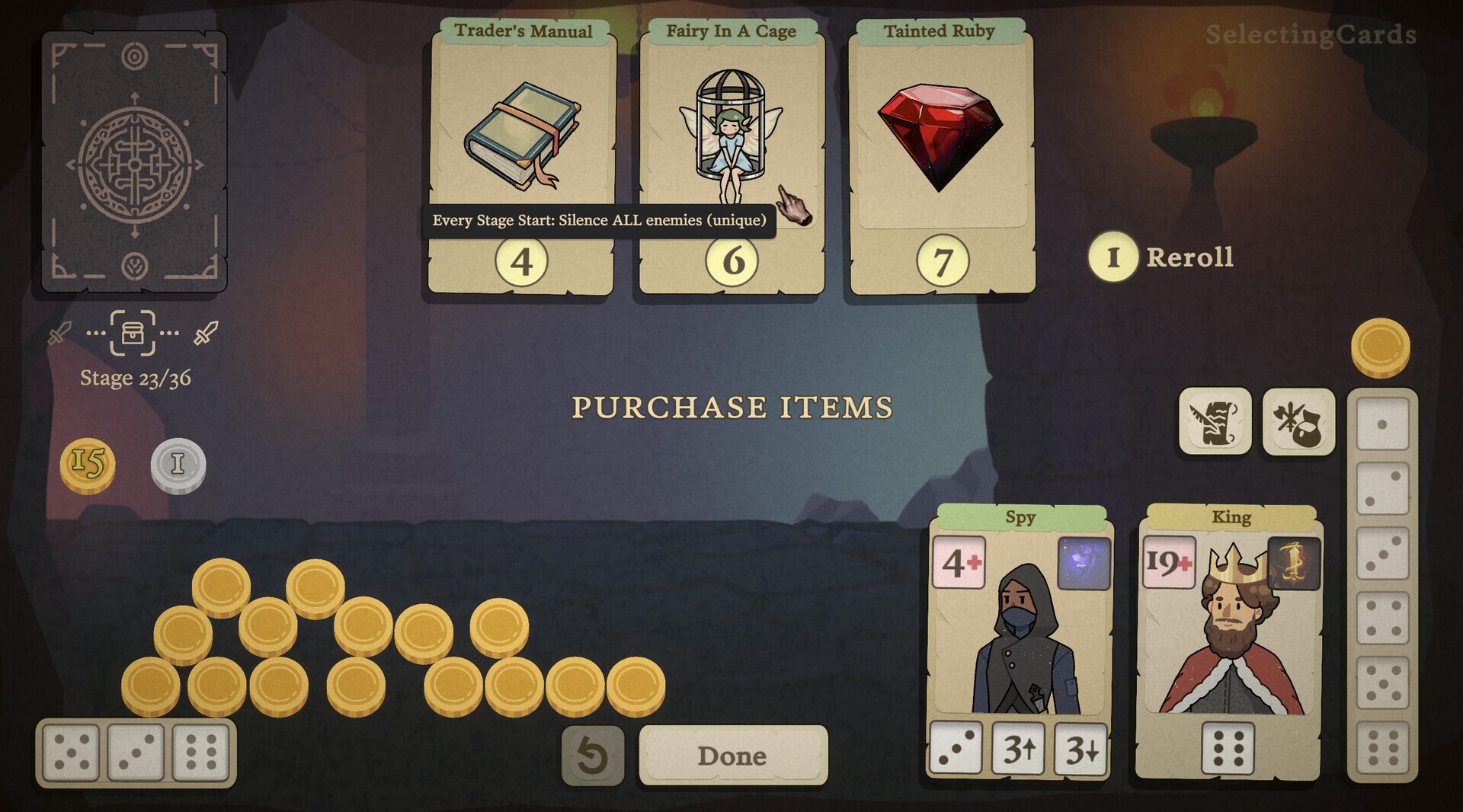Pick the King's six-pip dice slot
Viewport: 1463px width, 812px height.
1227,748
